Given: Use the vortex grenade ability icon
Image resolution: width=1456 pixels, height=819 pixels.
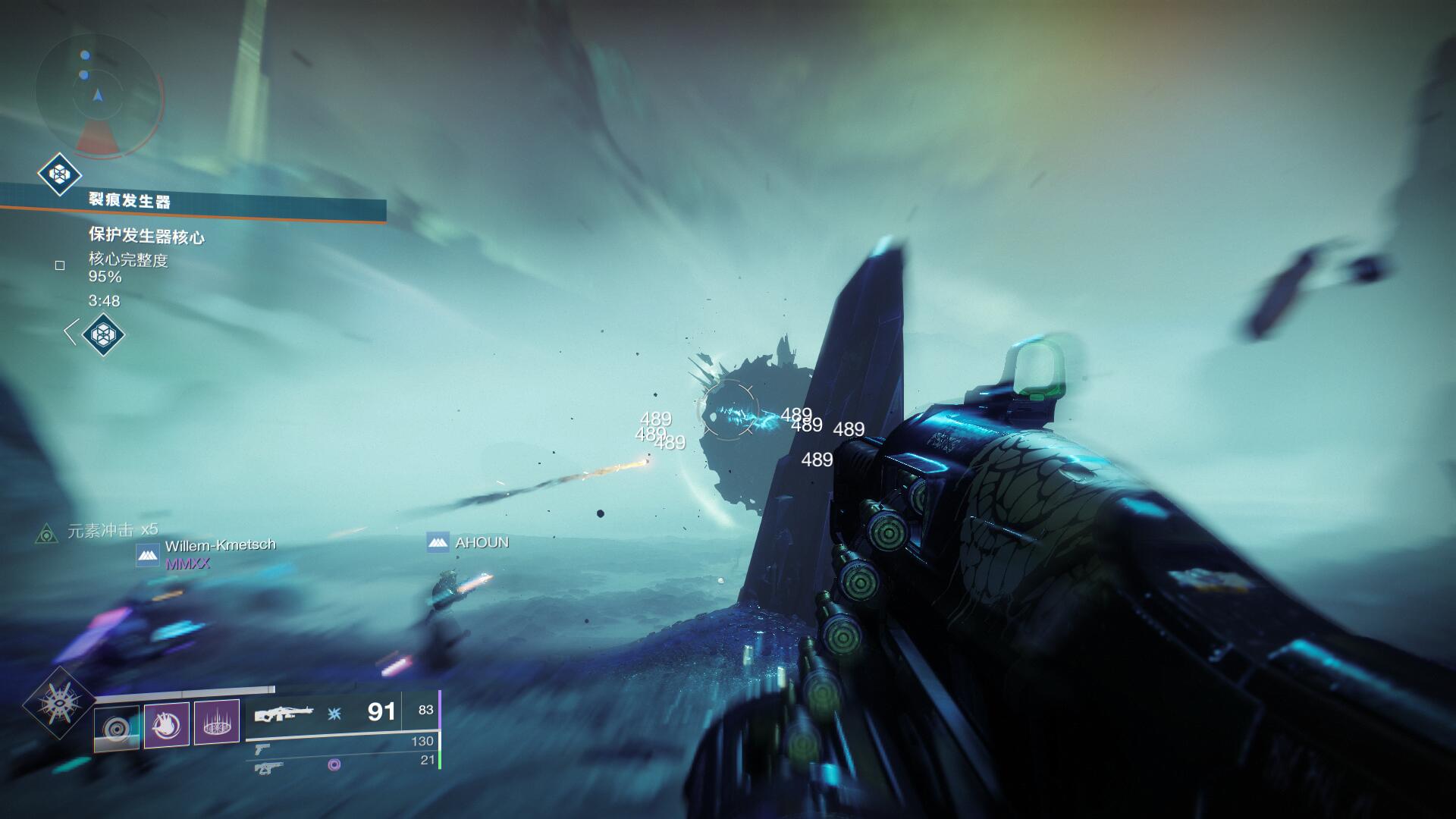Looking at the screenshot, I should pos(117,728).
